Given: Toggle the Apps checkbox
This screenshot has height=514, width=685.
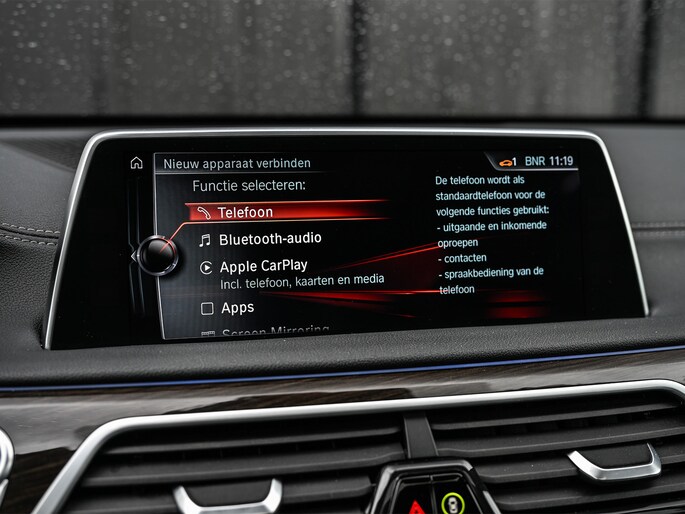Looking at the screenshot, I should coord(208,308).
